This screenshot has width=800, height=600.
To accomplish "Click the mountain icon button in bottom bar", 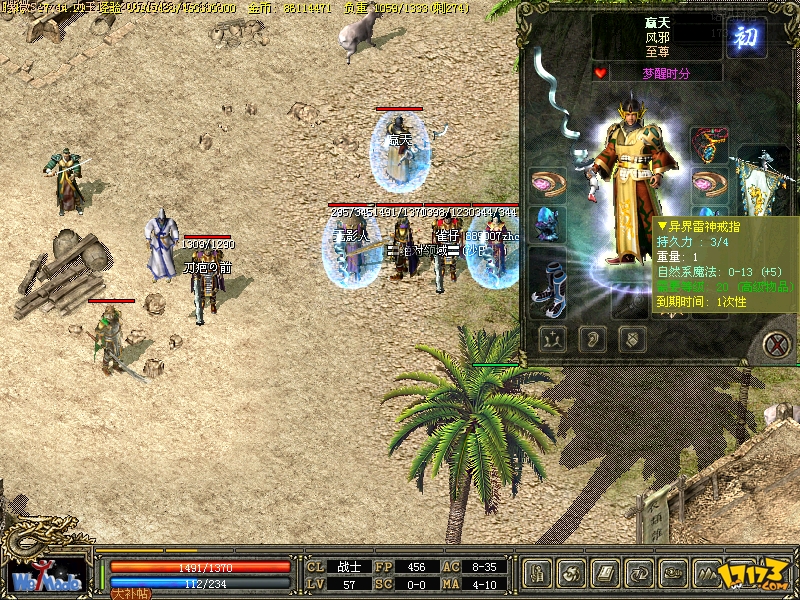I will 707,573.
